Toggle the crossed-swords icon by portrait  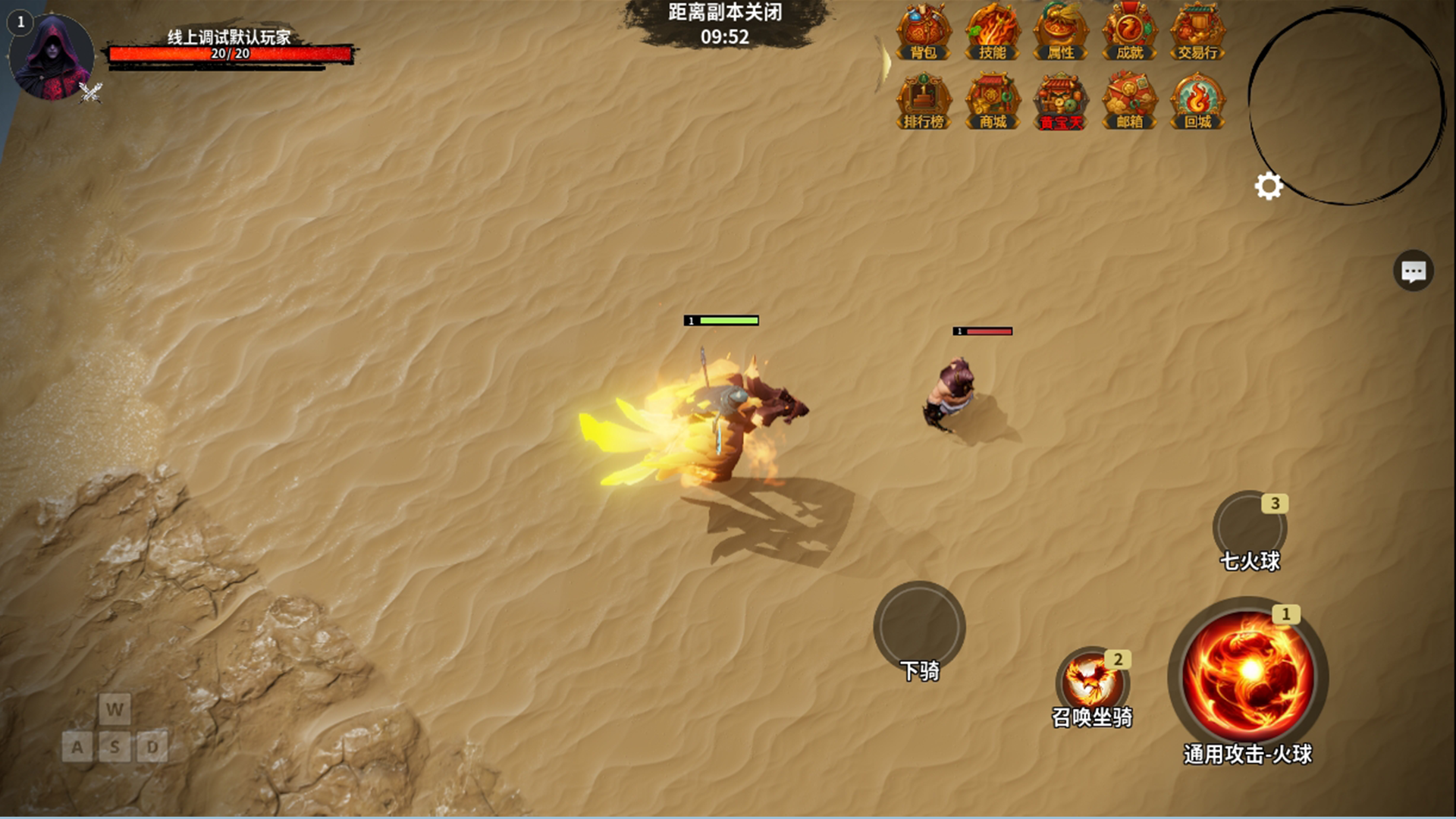(91, 93)
